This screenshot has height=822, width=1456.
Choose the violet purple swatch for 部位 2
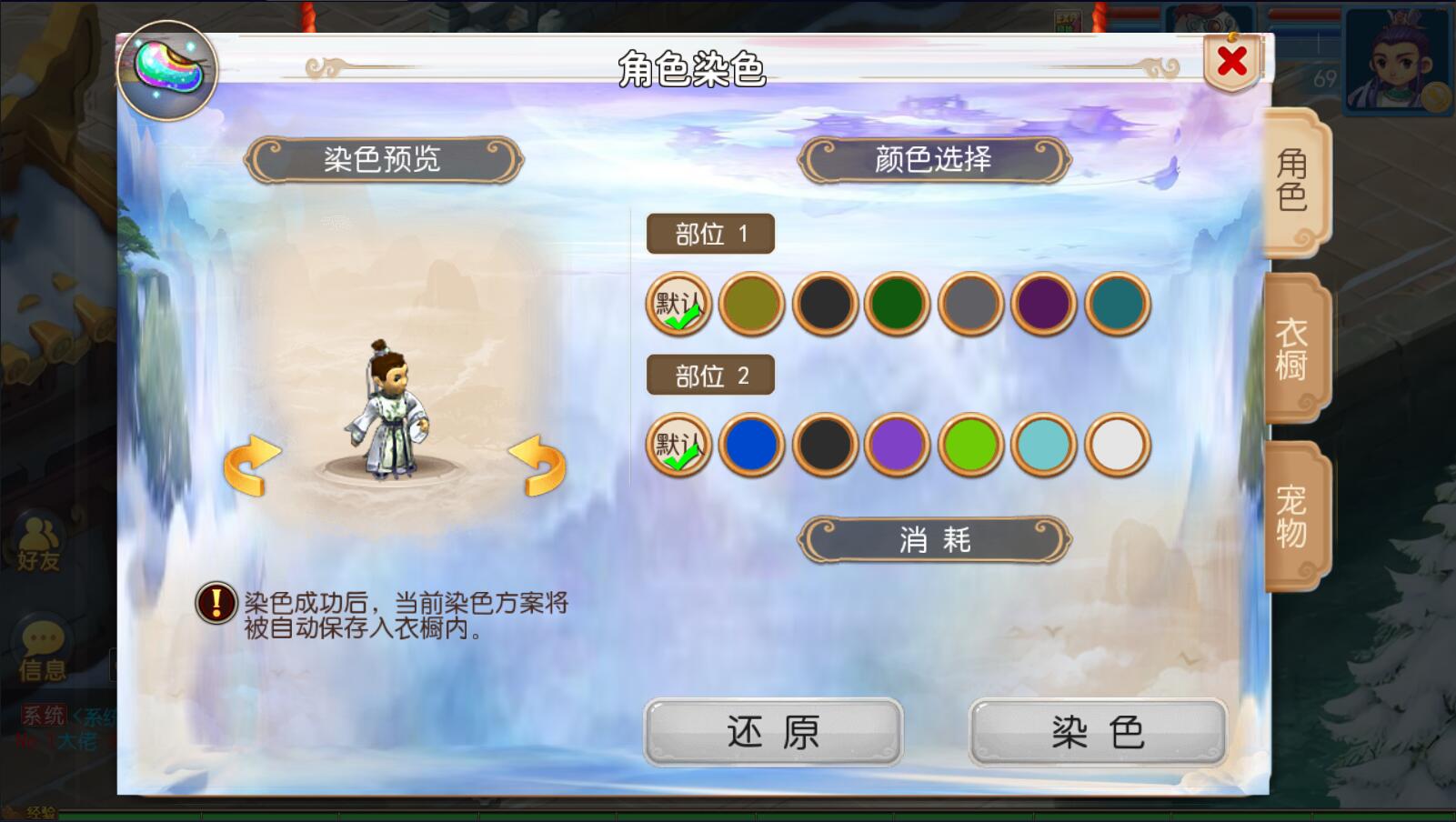click(898, 446)
